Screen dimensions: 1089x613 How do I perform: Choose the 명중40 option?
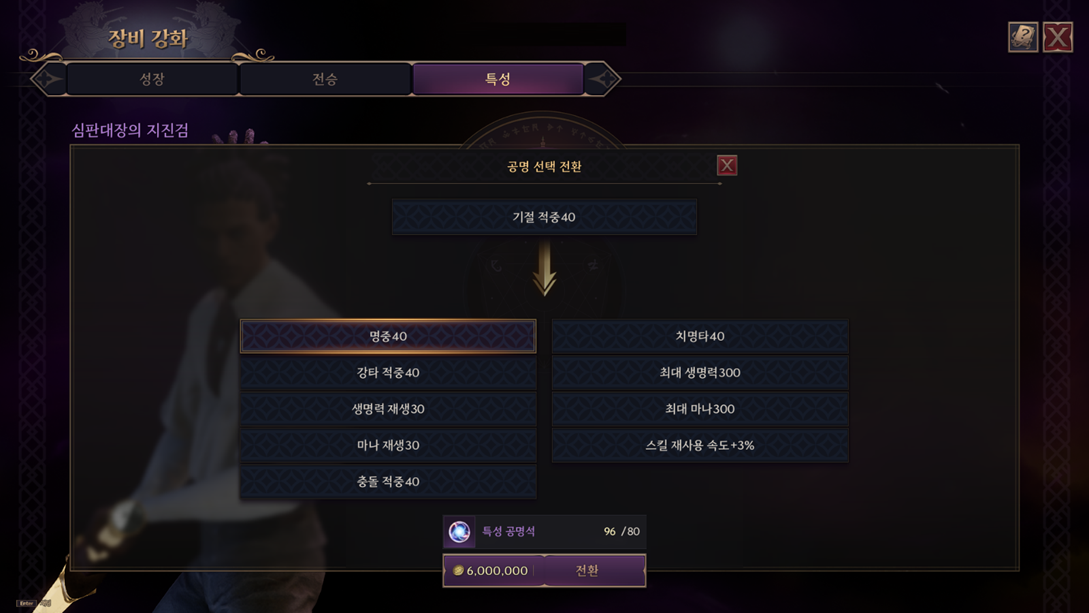coord(388,336)
